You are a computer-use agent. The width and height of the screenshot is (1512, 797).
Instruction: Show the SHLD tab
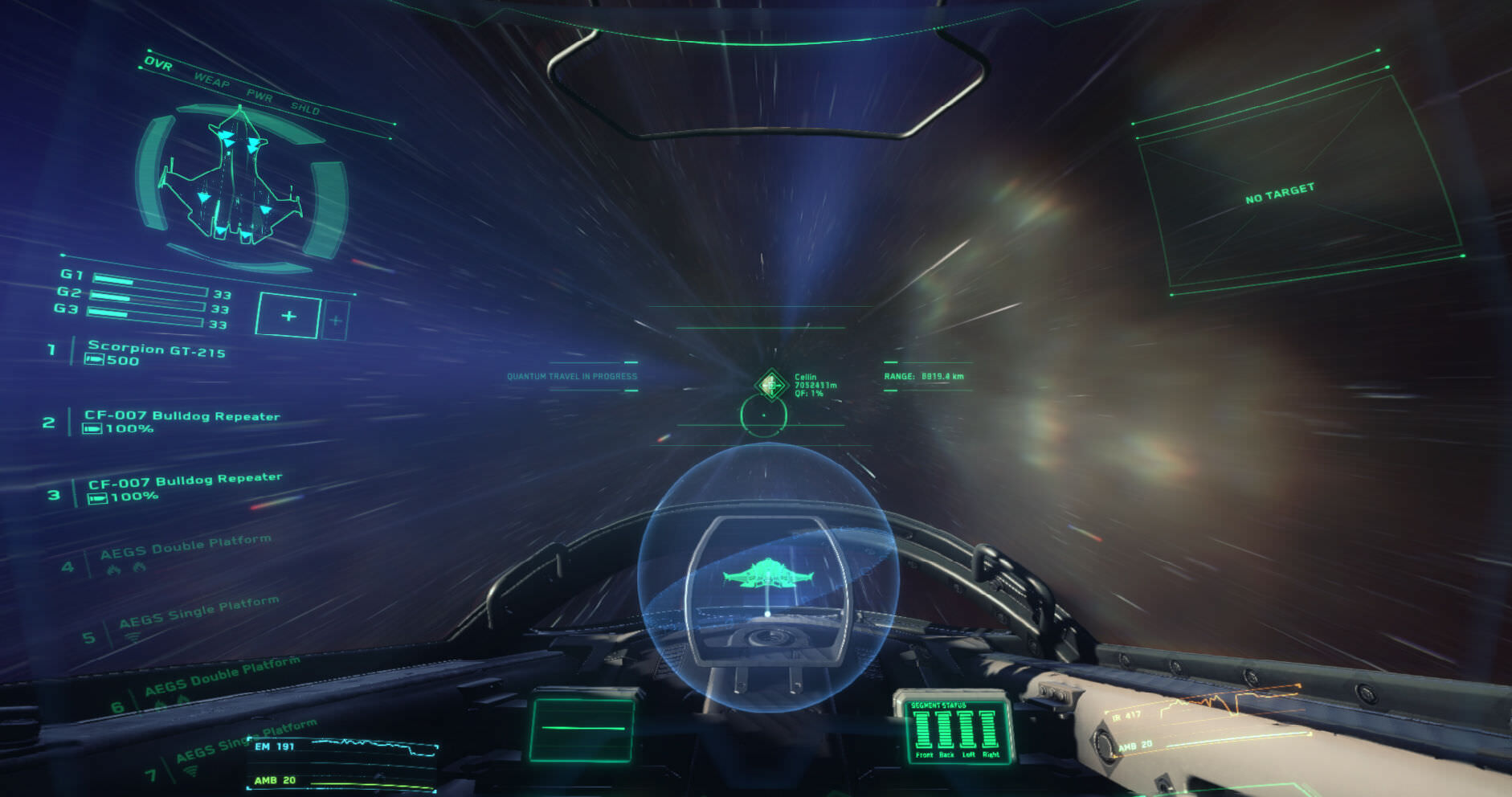click(x=305, y=108)
